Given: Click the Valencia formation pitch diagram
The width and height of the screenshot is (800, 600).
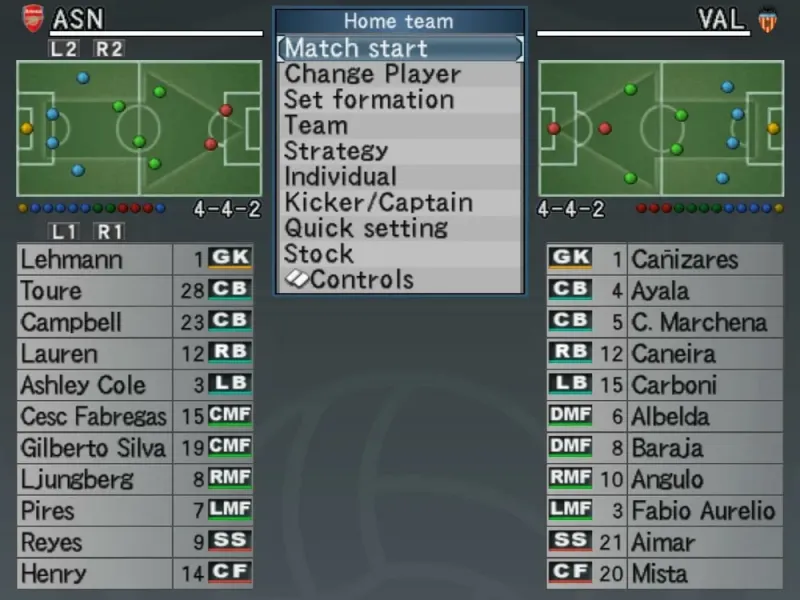Looking at the screenshot, I should pyautogui.click(x=661, y=128).
